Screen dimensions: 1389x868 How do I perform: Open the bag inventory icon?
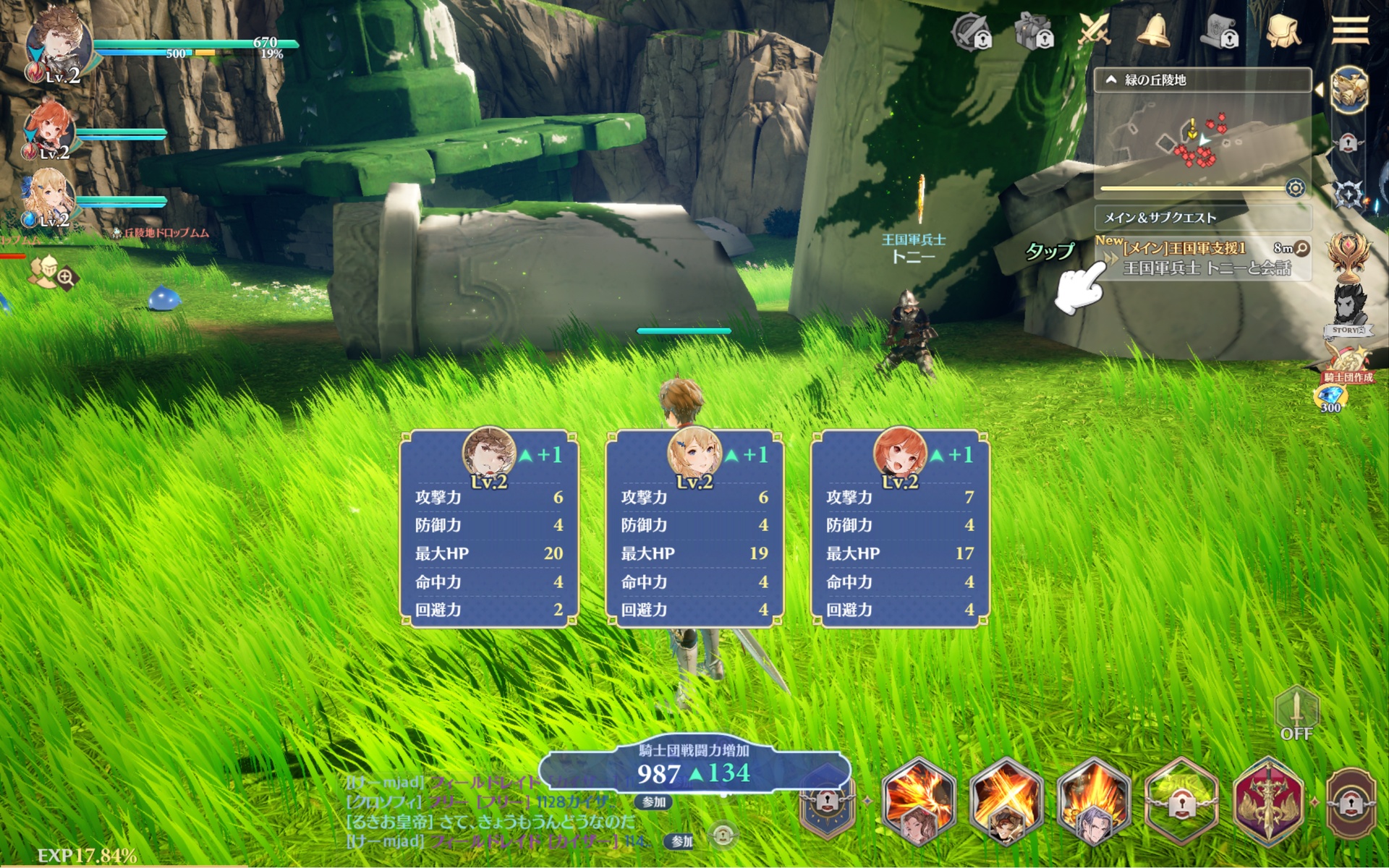tap(1283, 32)
